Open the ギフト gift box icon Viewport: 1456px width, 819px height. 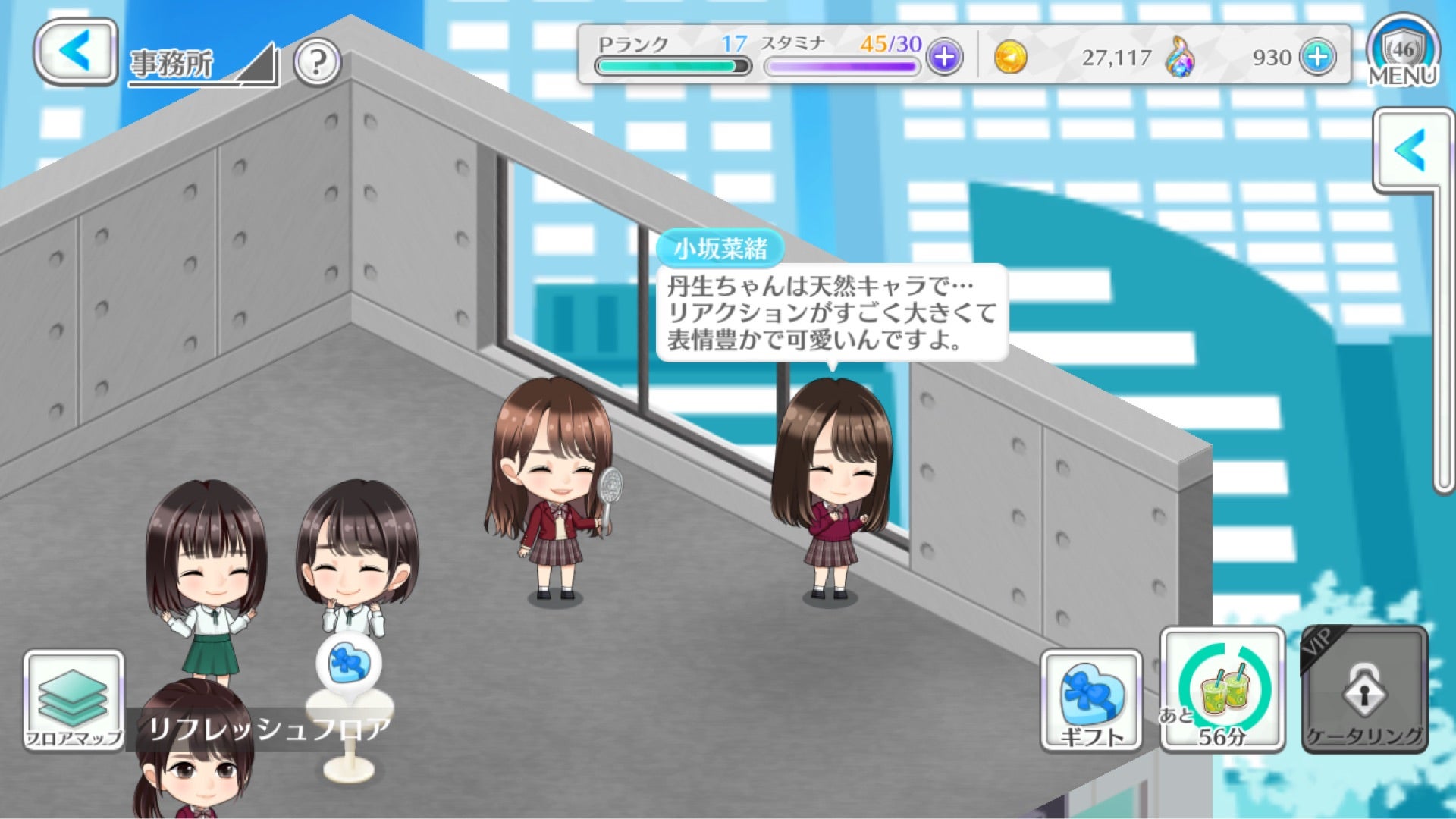click(1093, 698)
